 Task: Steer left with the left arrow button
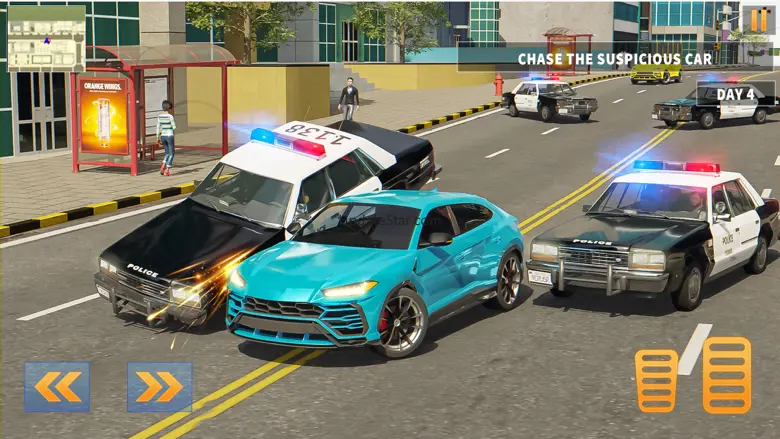click(x=57, y=387)
